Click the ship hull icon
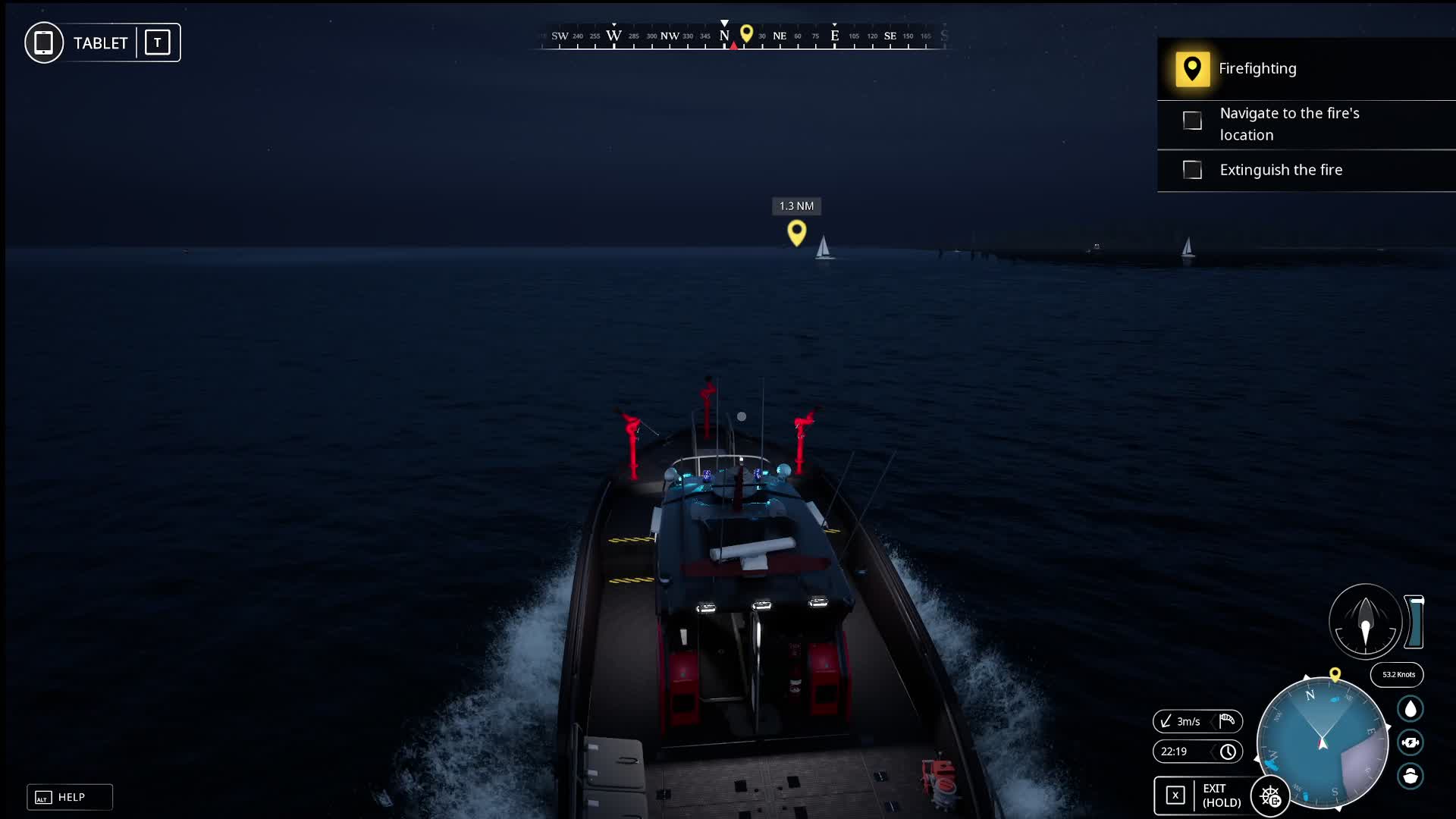This screenshot has width=1456, height=819. click(1410, 776)
